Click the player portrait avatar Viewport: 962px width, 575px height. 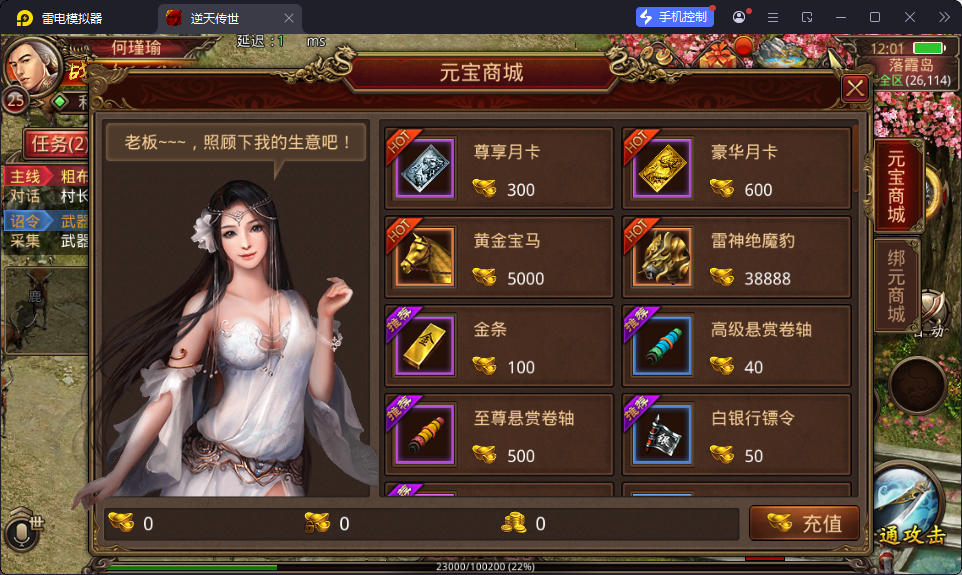click(x=32, y=63)
